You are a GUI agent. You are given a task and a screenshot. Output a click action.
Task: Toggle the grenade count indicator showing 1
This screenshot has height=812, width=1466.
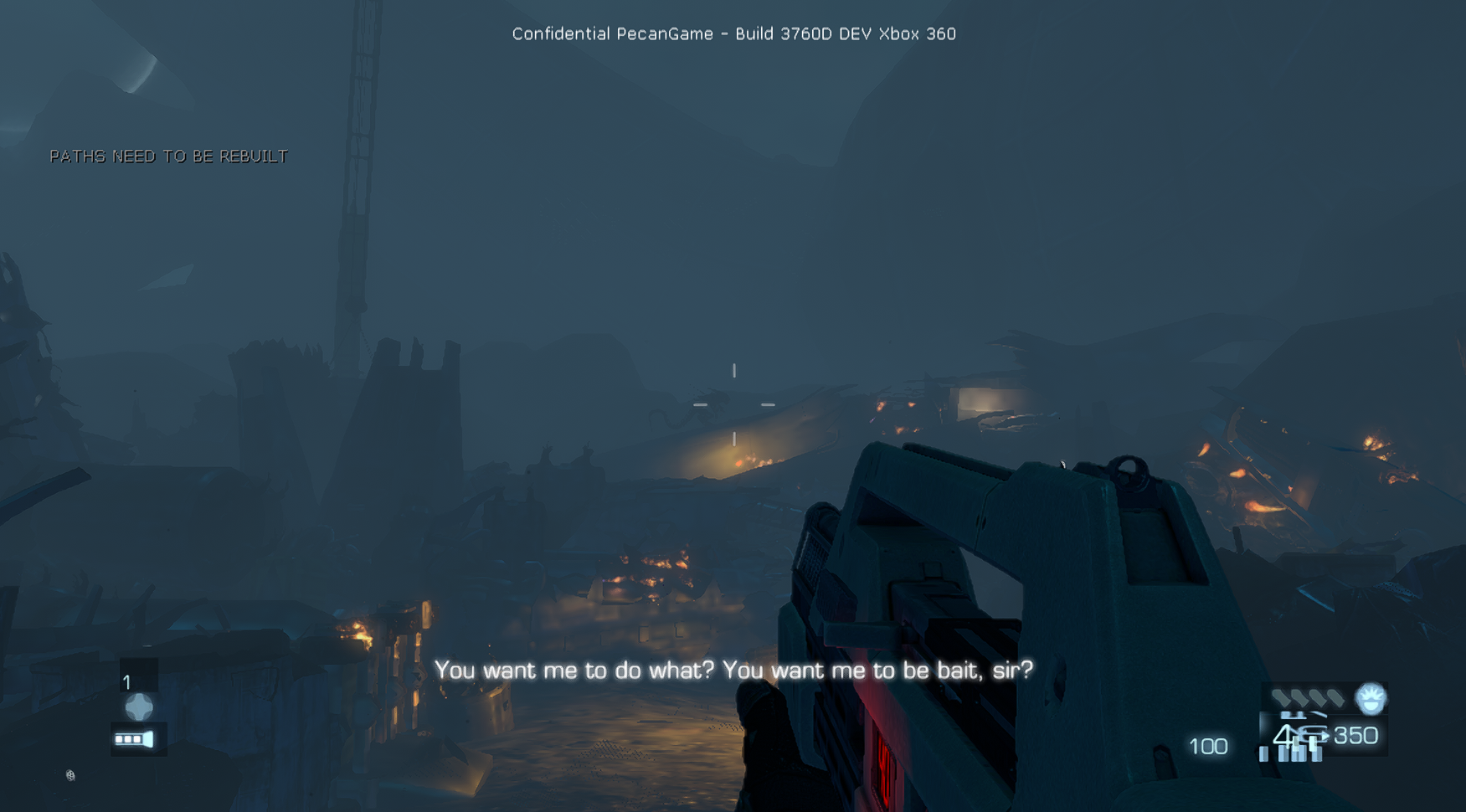(126, 682)
